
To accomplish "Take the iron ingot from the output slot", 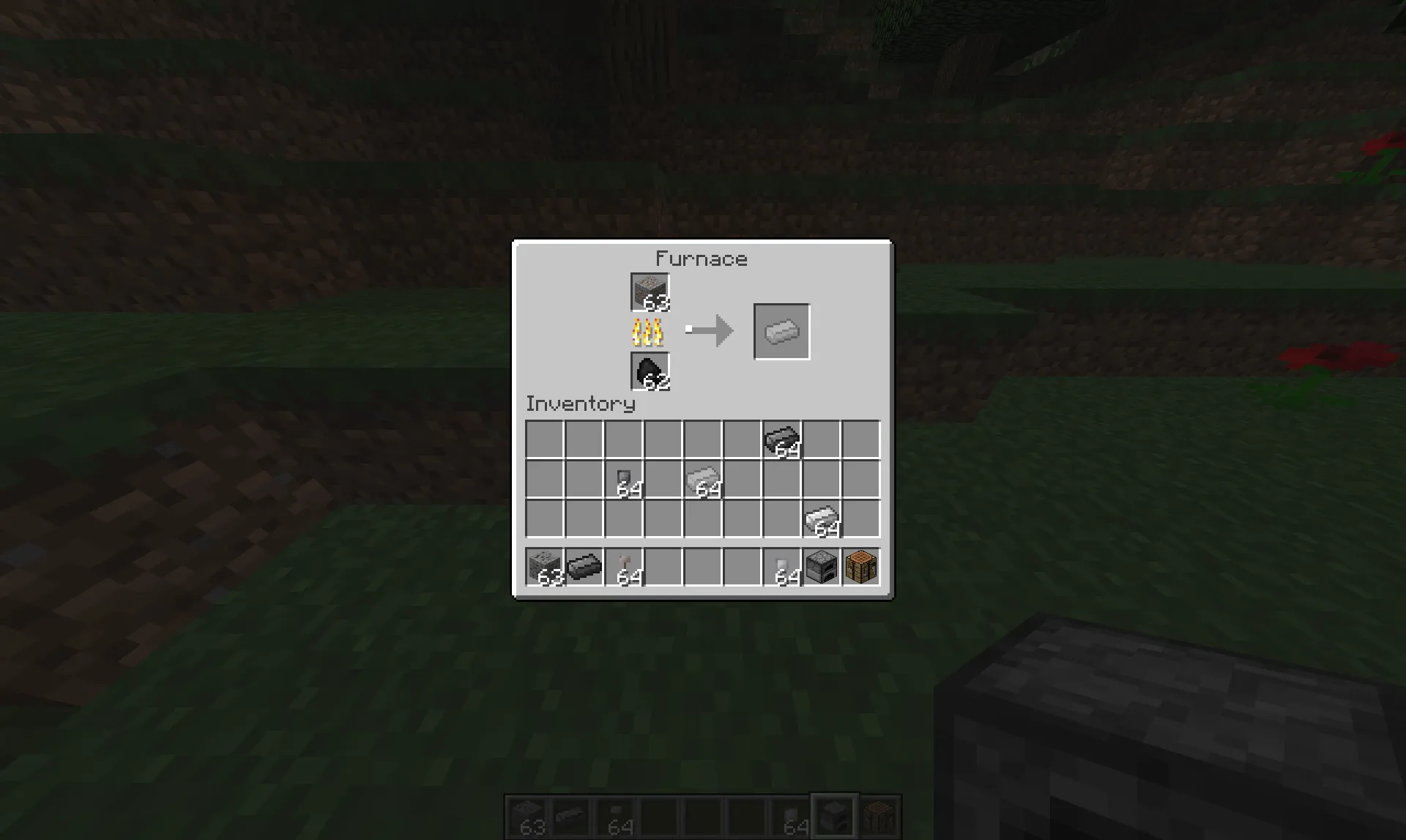I will coord(780,331).
